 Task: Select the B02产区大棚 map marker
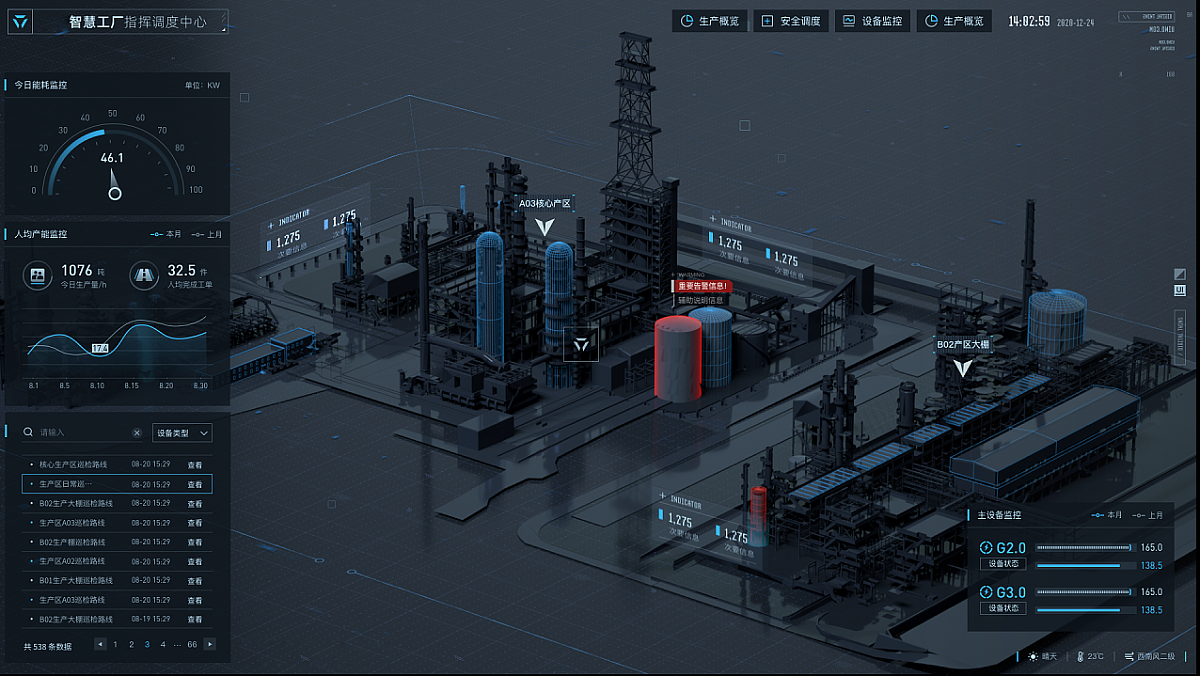pyautogui.click(x=962, y=367)
